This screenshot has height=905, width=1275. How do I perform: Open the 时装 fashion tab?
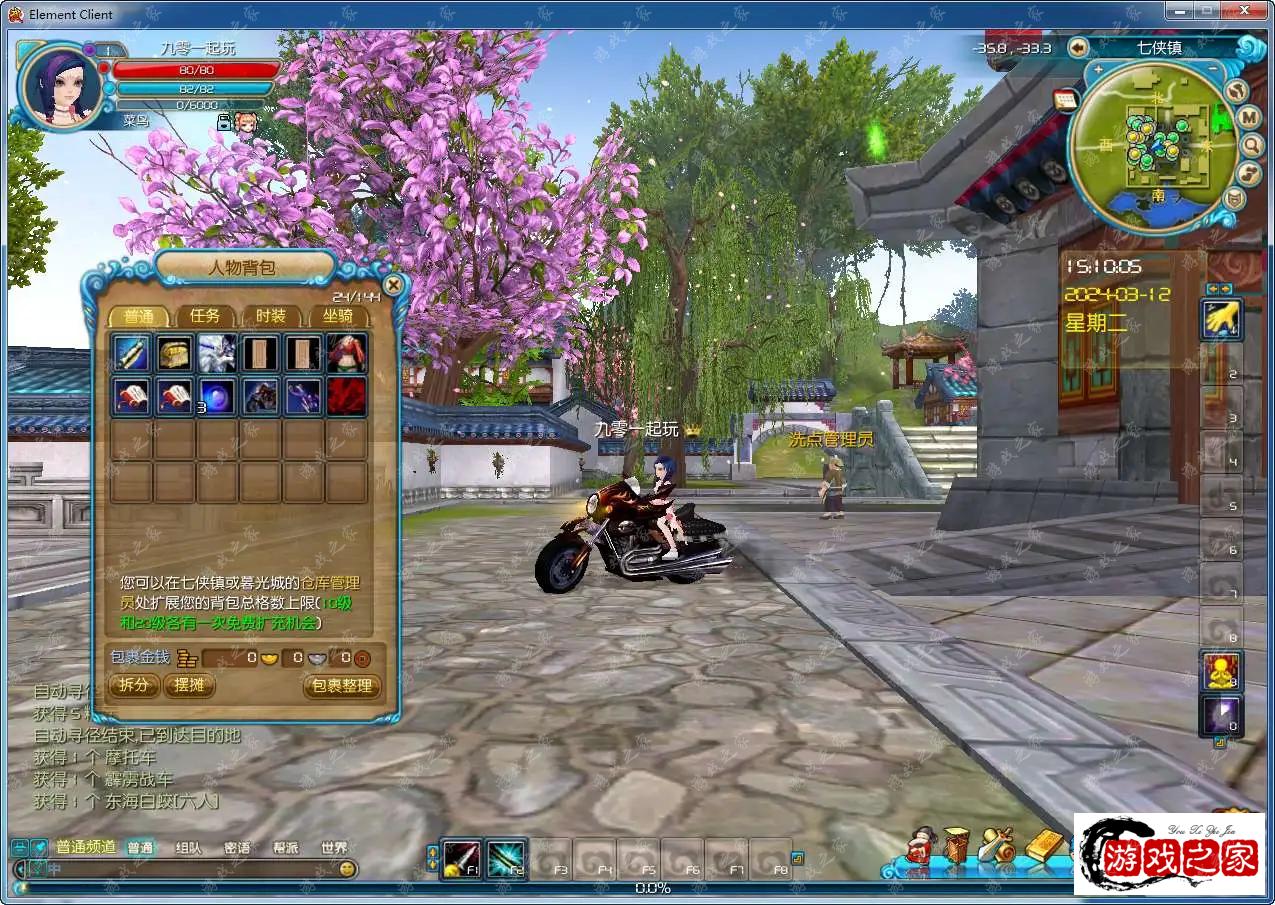tap(270, 316)
